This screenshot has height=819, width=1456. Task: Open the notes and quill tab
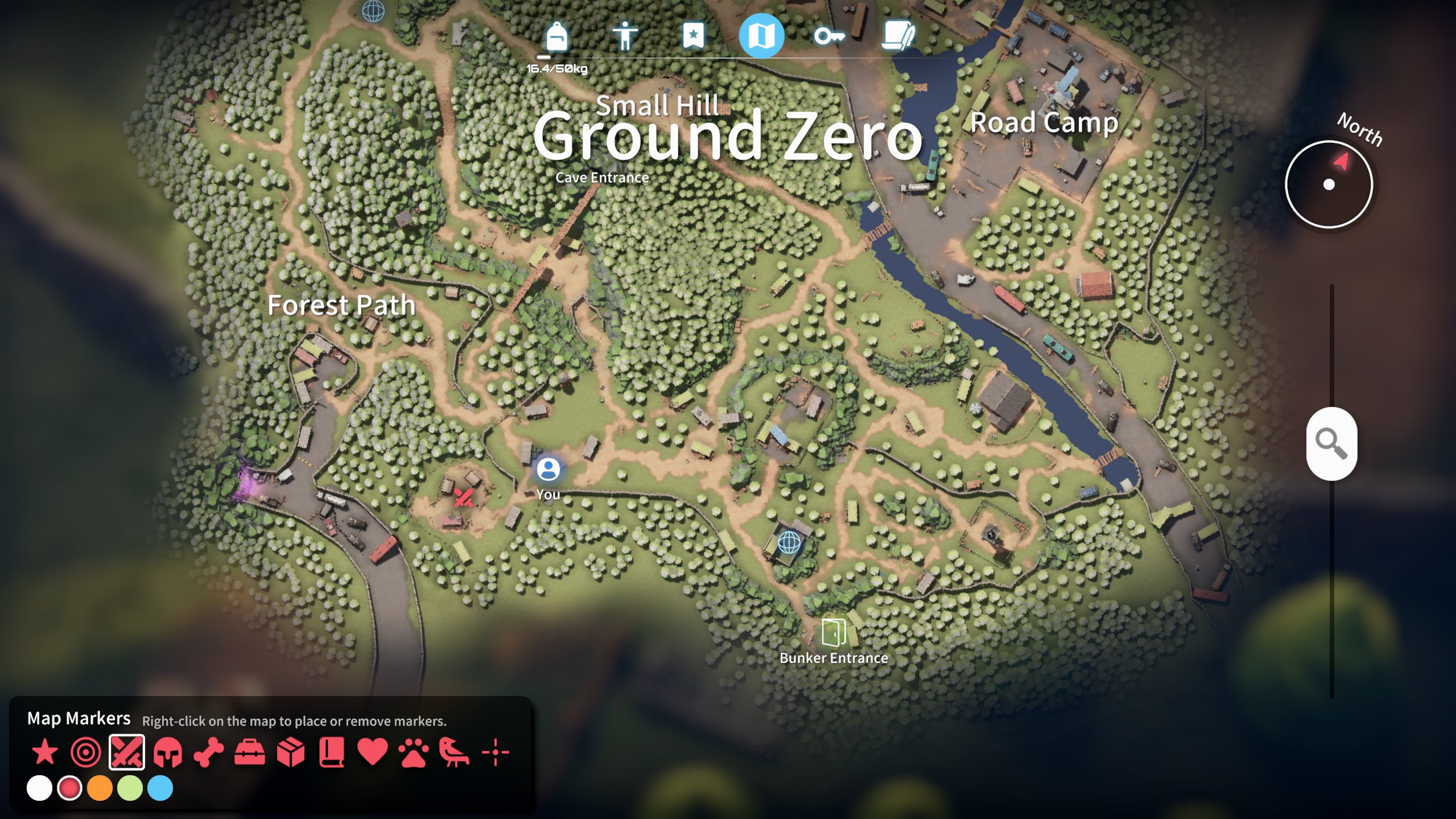click(898, 36)
